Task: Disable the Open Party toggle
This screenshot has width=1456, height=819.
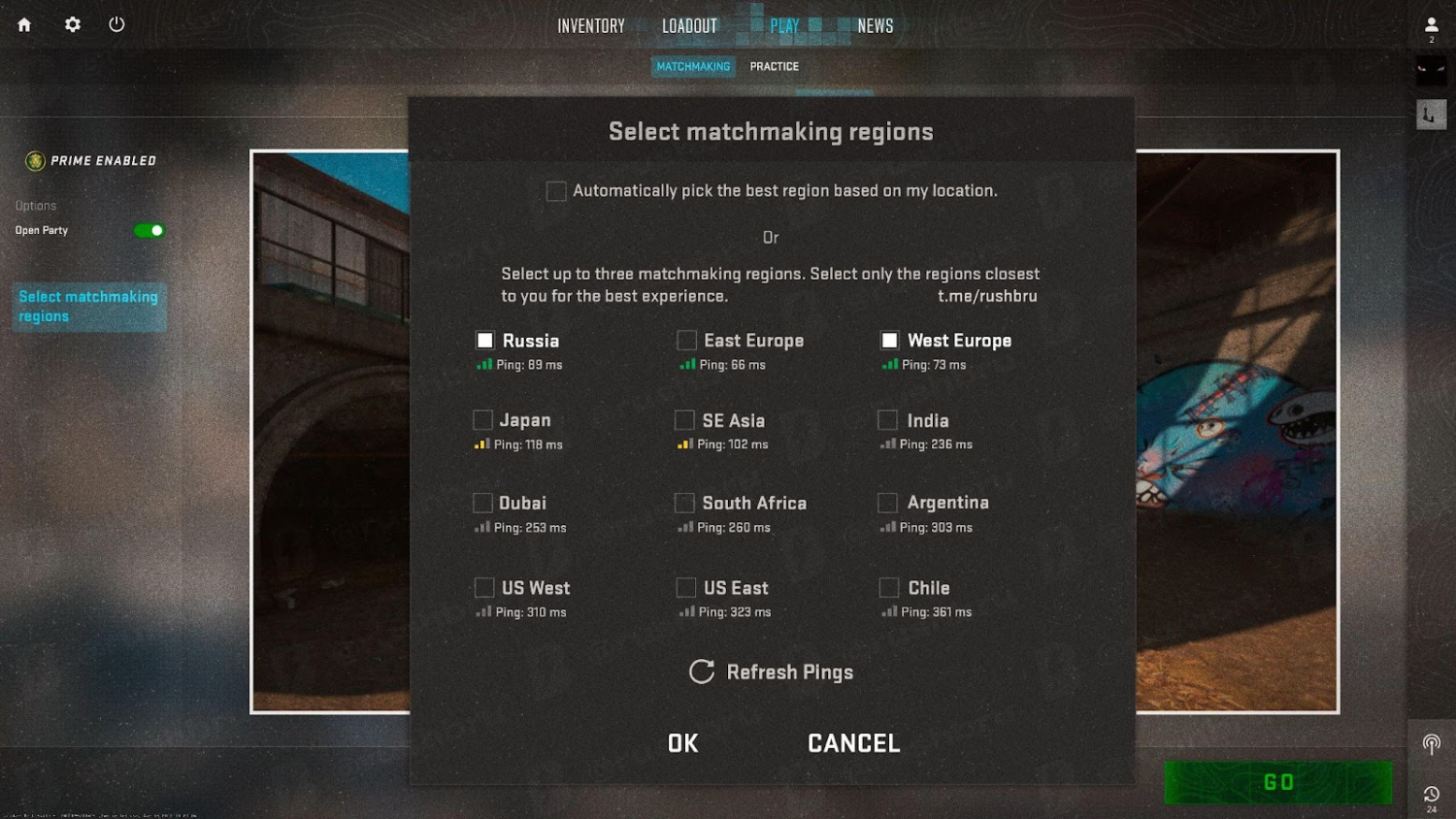Action: click(149, 230)
